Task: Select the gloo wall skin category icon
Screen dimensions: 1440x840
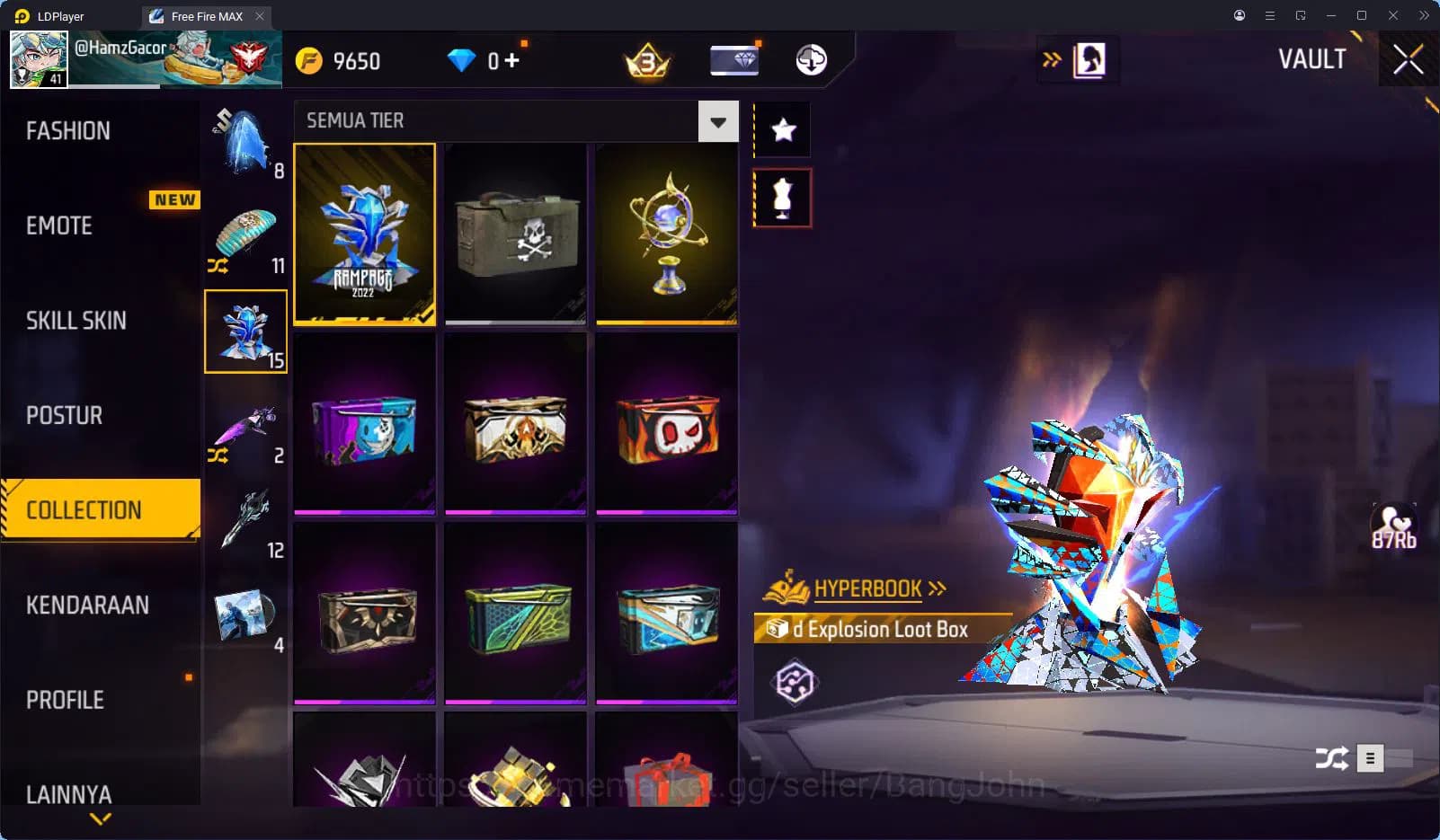Action: 245,332
